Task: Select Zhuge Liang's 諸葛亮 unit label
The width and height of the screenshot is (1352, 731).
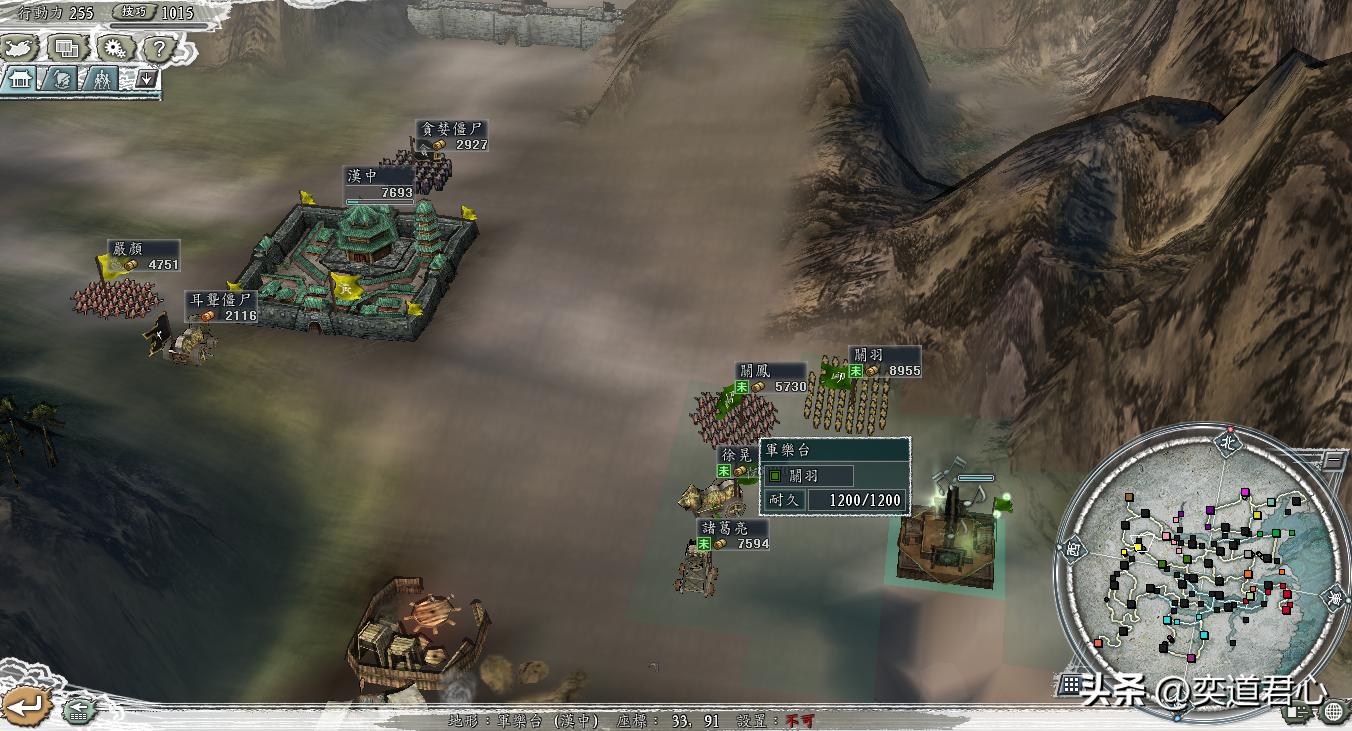Action: click(722, 527)
